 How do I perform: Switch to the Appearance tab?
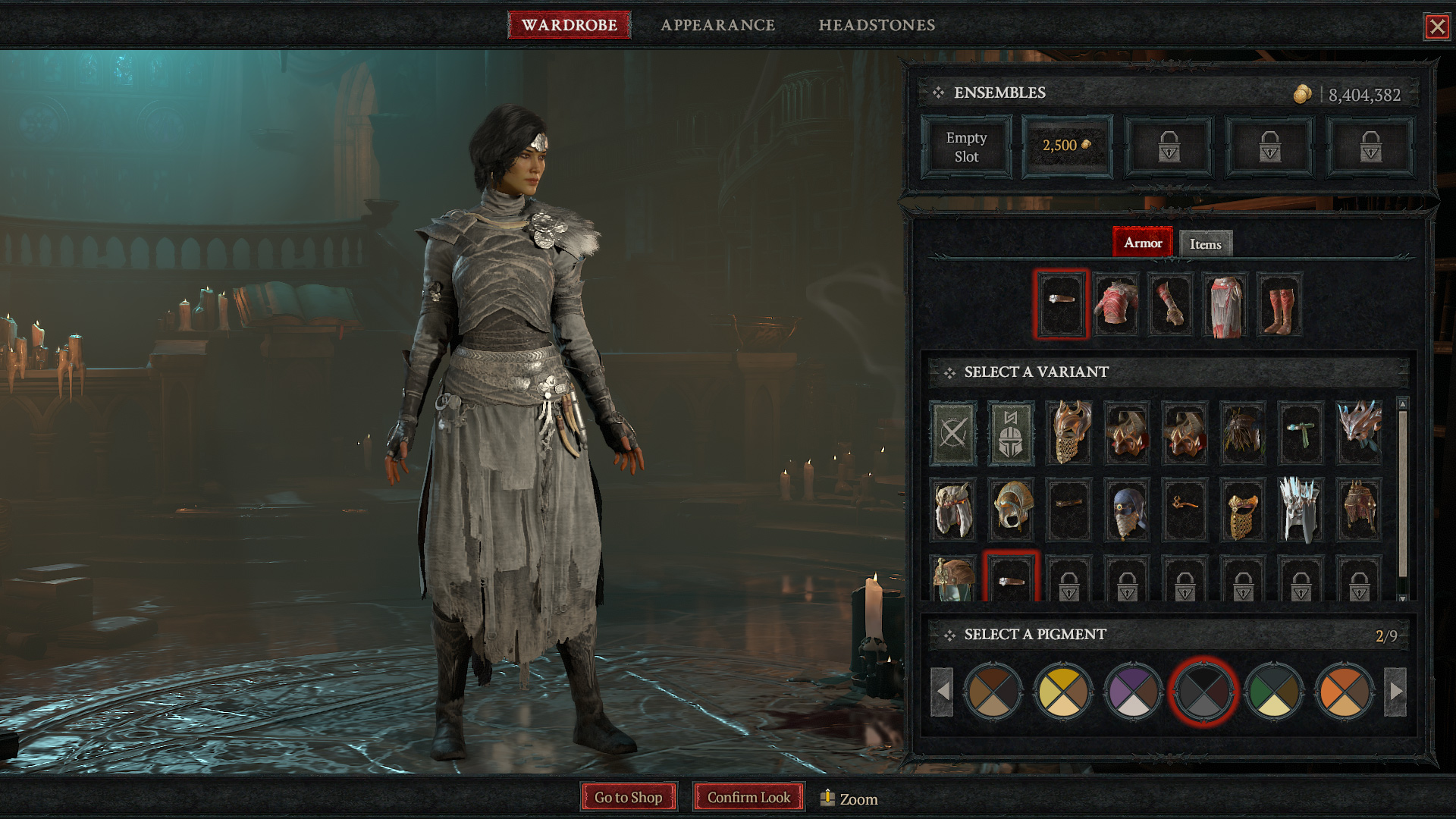[x=717, y=25]
